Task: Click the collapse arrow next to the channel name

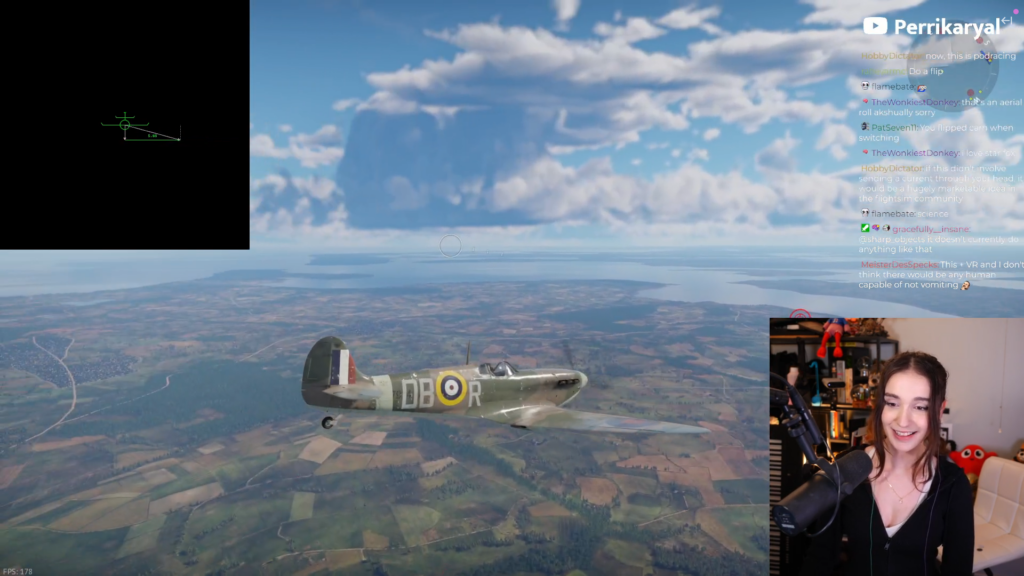Action: click(1005, 20)
